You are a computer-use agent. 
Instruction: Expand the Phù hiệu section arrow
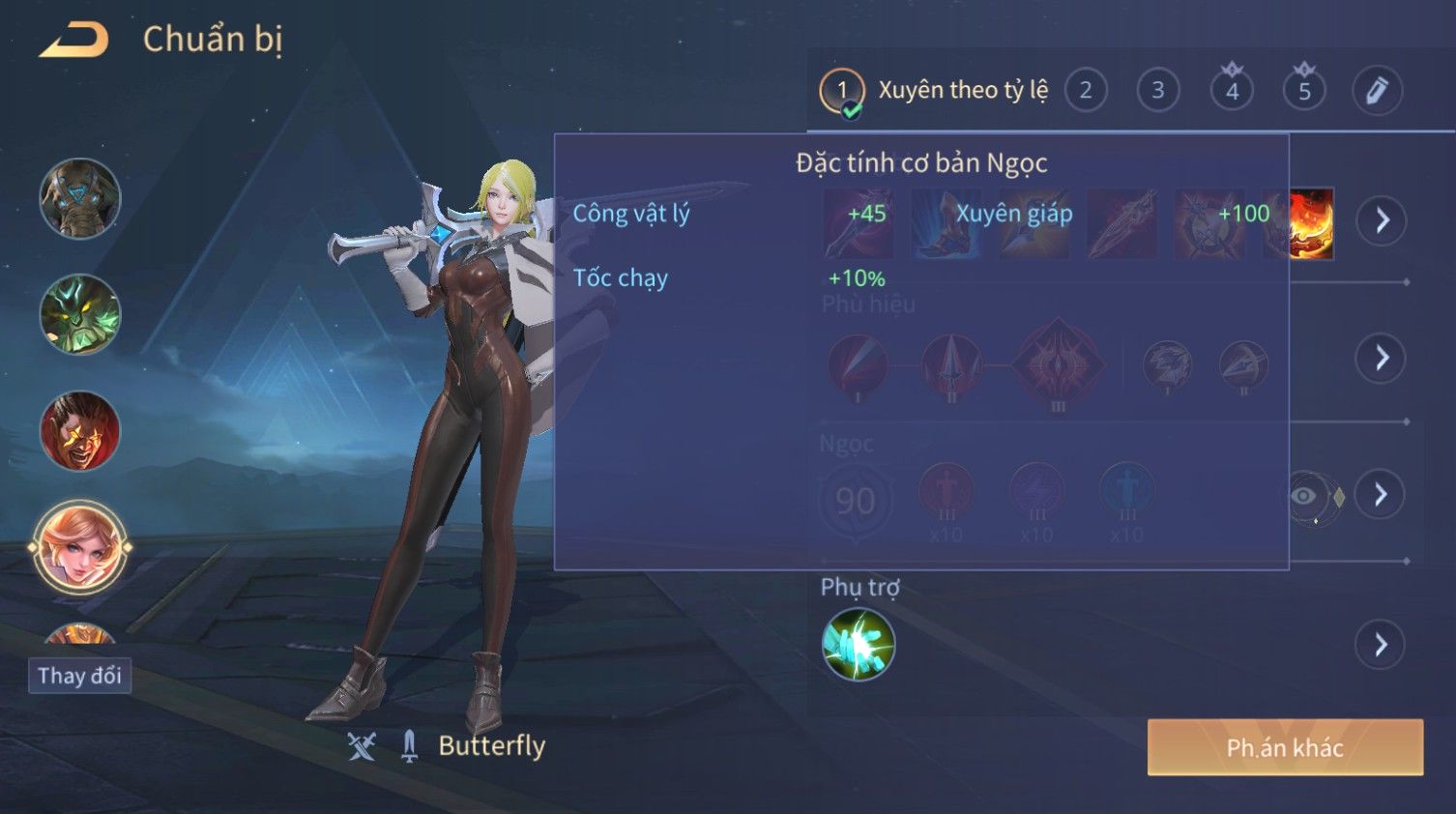tap(1382, 359)
